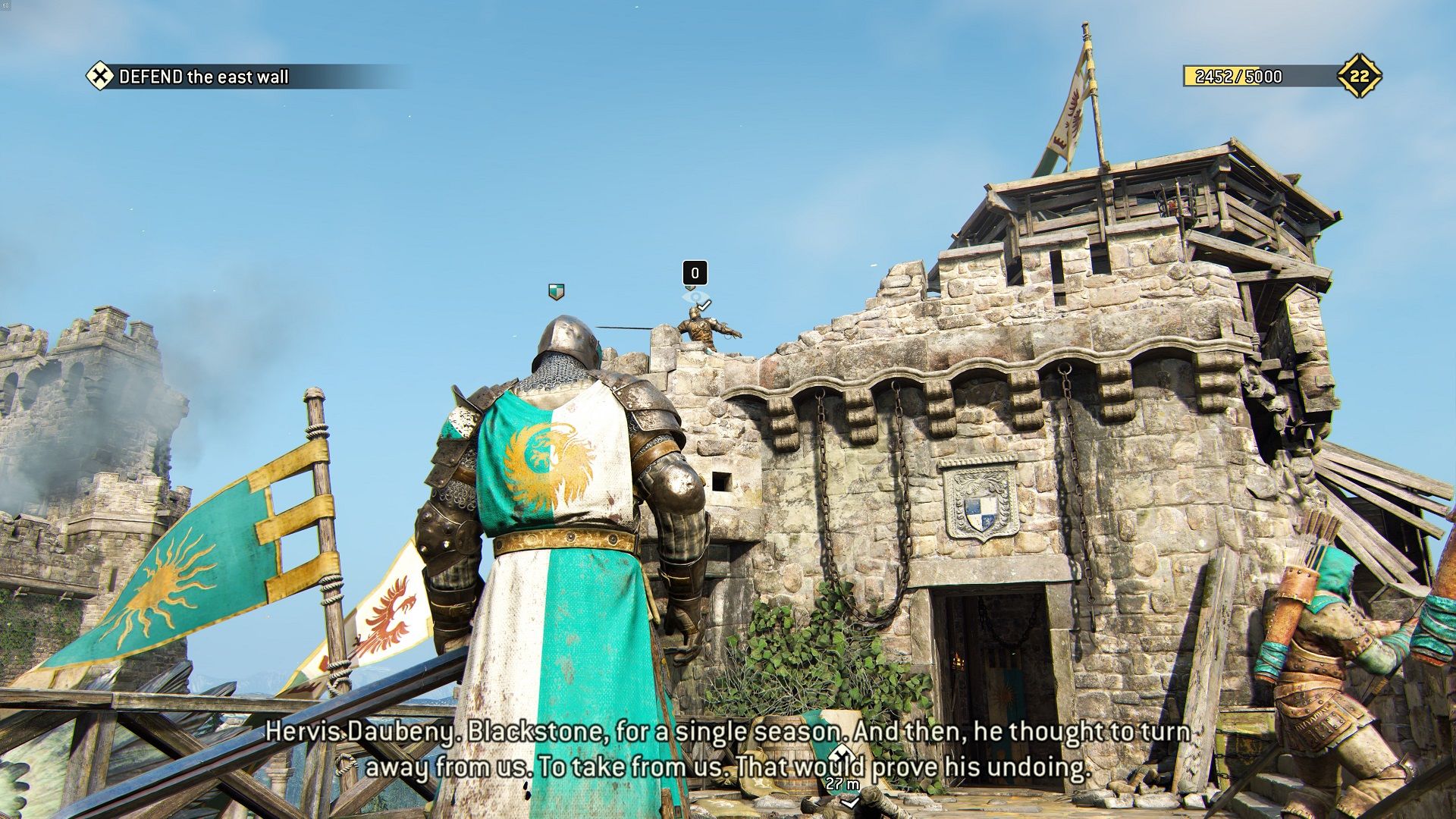This screenshot has height=819, width=1456.
Task: Click the level 22 diamond badge
Action: [1358, 76]
